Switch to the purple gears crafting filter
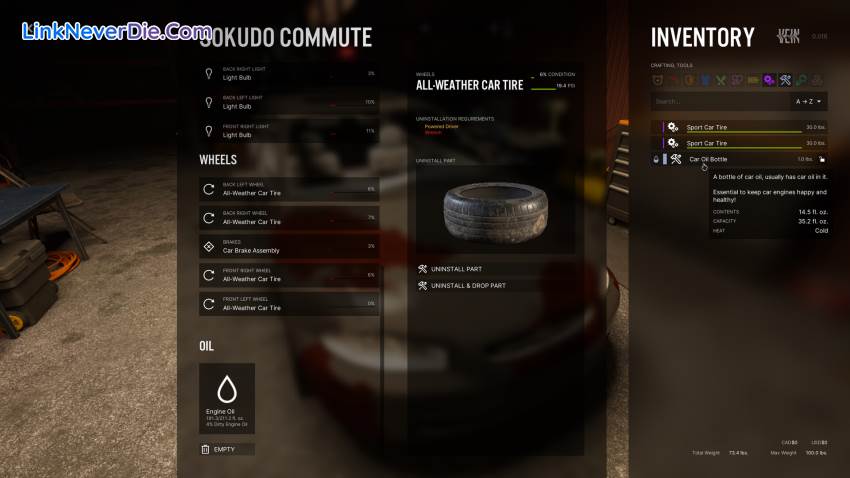 point(769,80)
